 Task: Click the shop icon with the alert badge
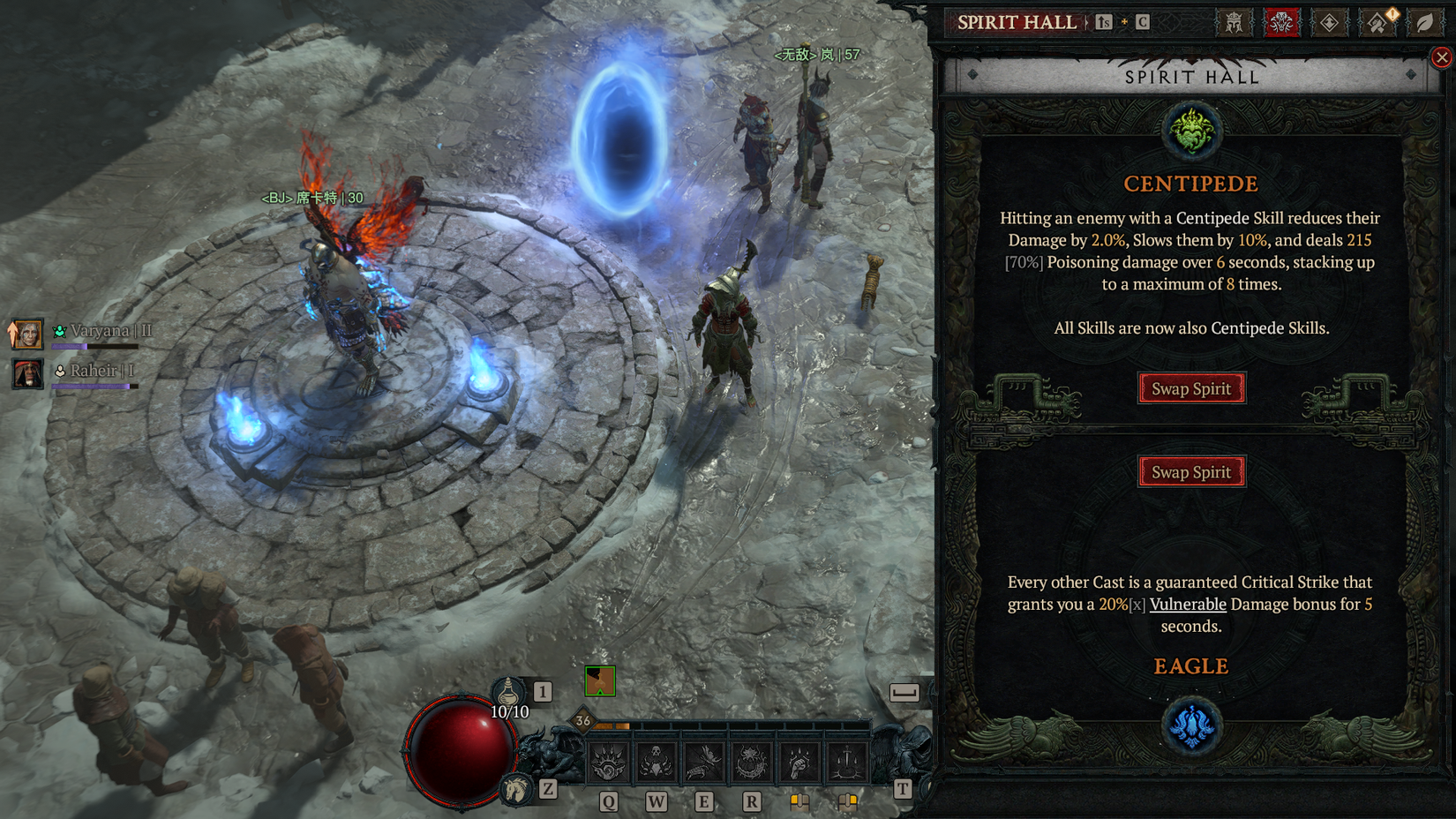tap(1377, 23)
